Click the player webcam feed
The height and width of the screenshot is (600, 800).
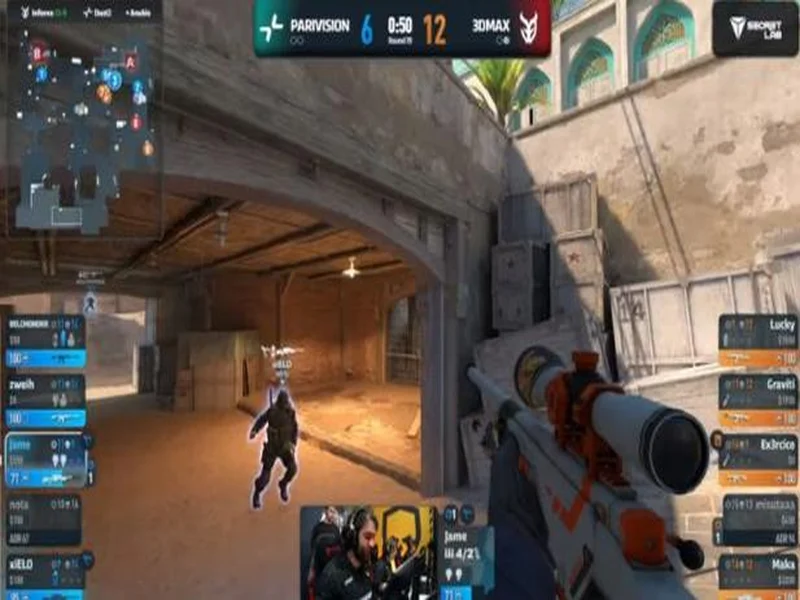369,552
